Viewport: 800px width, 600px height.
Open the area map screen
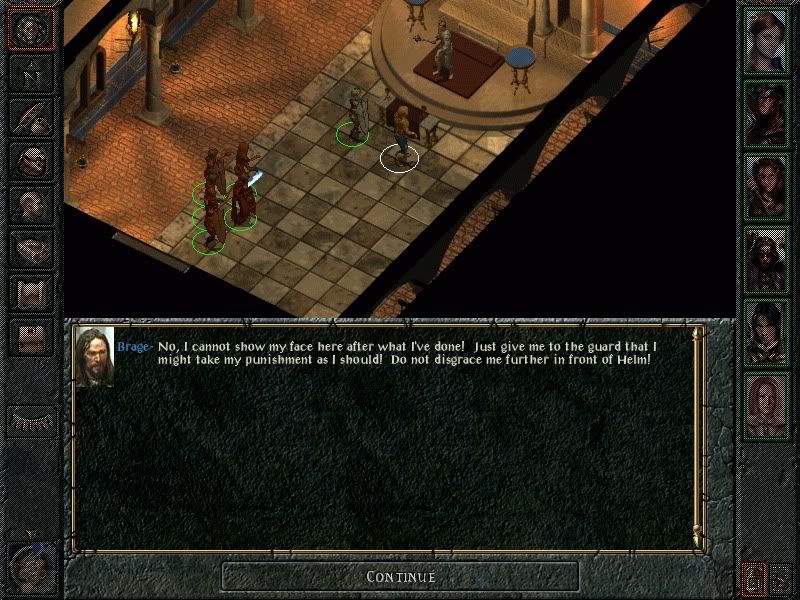click(31, 73)
